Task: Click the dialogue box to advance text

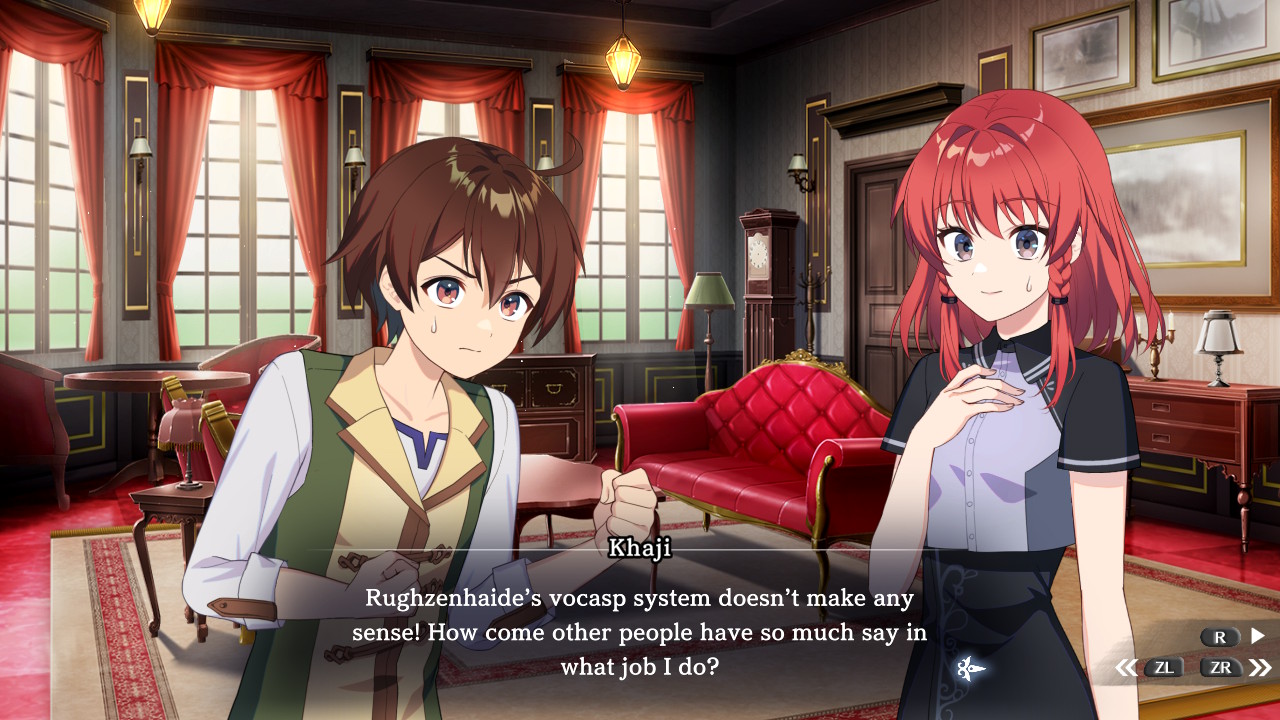Action: (x=640, y=630)
